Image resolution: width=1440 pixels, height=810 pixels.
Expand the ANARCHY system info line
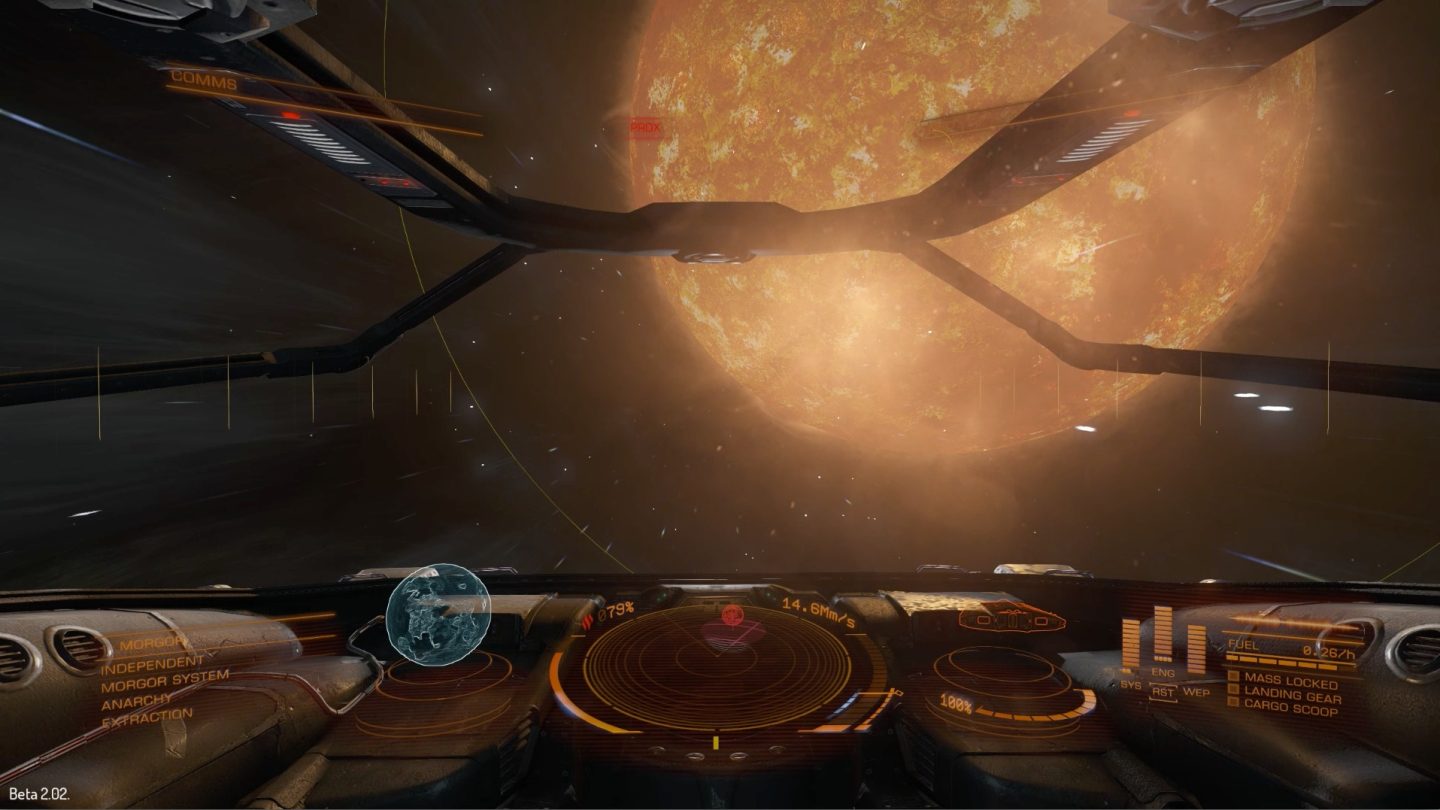(134, 704)
